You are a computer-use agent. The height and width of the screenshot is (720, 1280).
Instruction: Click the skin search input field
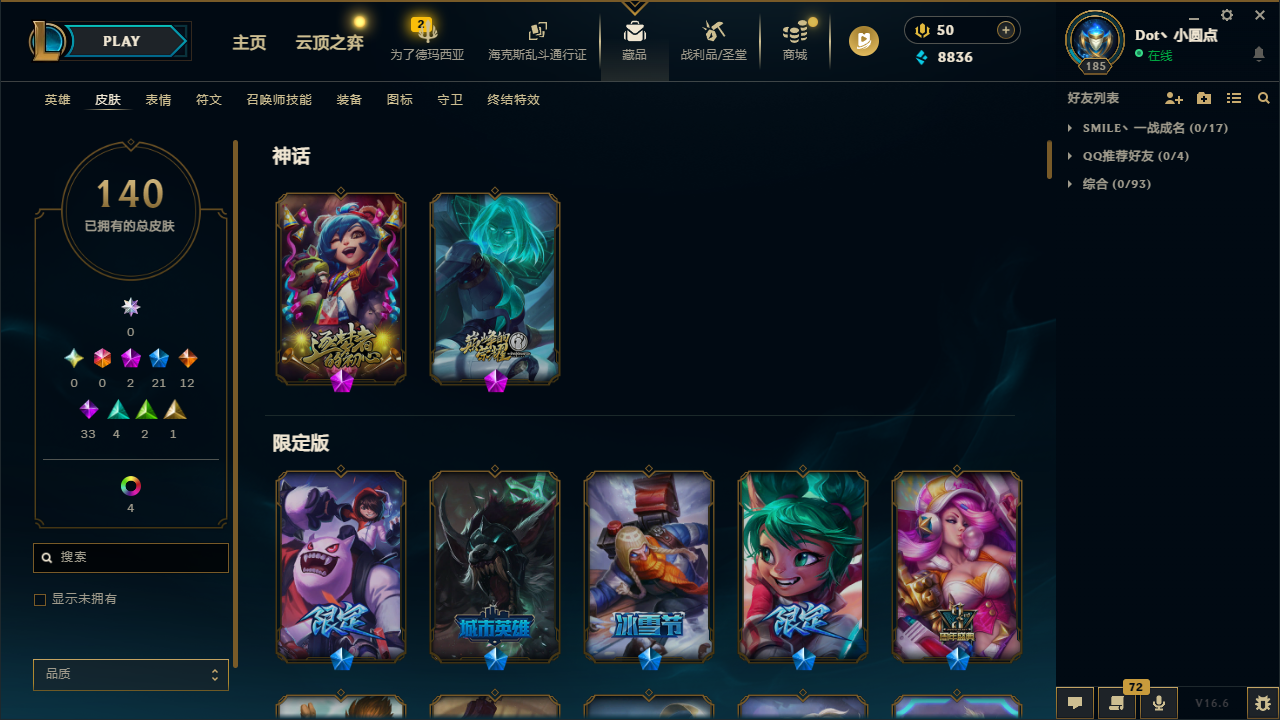tap(130, 557)
